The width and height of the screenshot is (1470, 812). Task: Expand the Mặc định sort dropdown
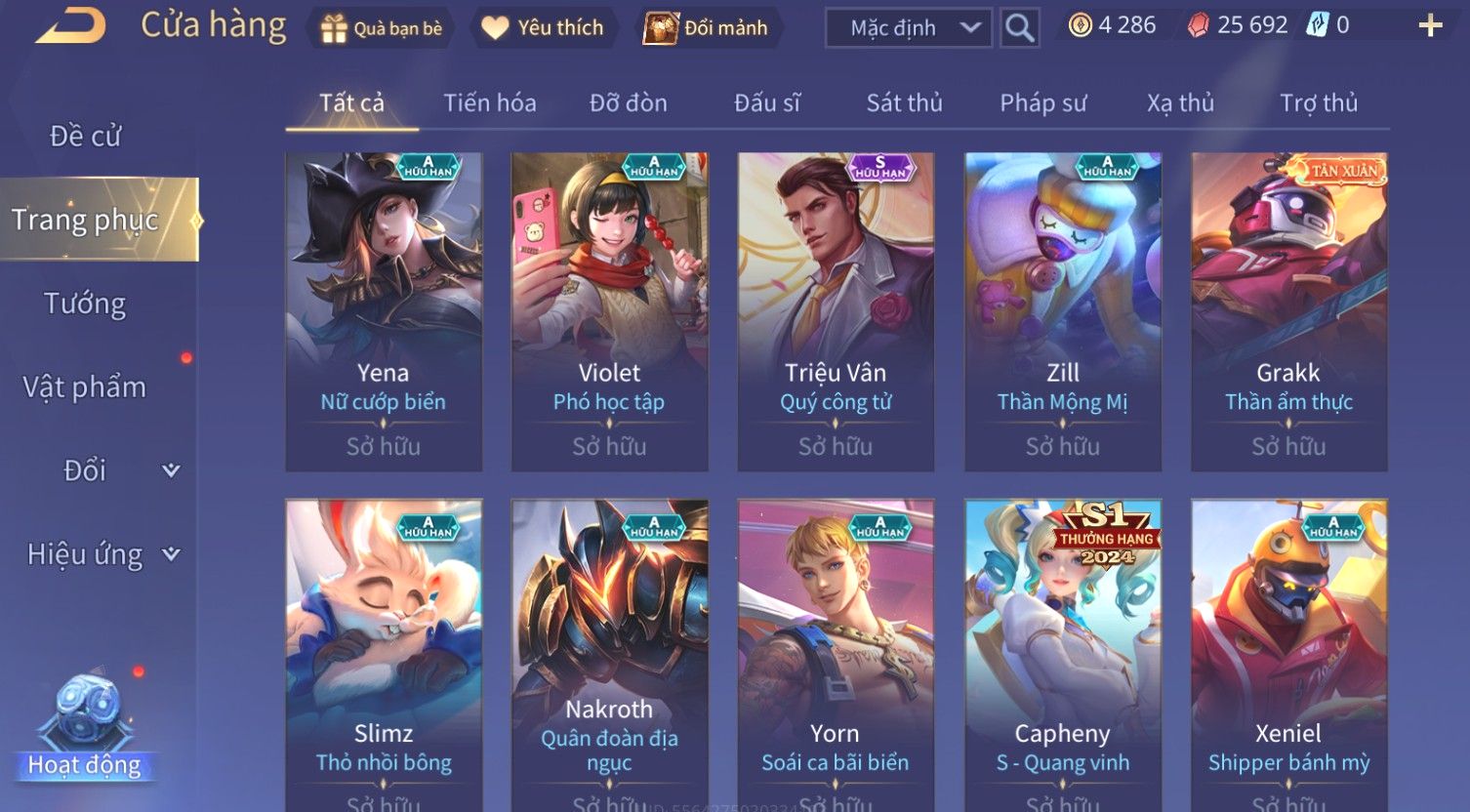tap(908, 28)
